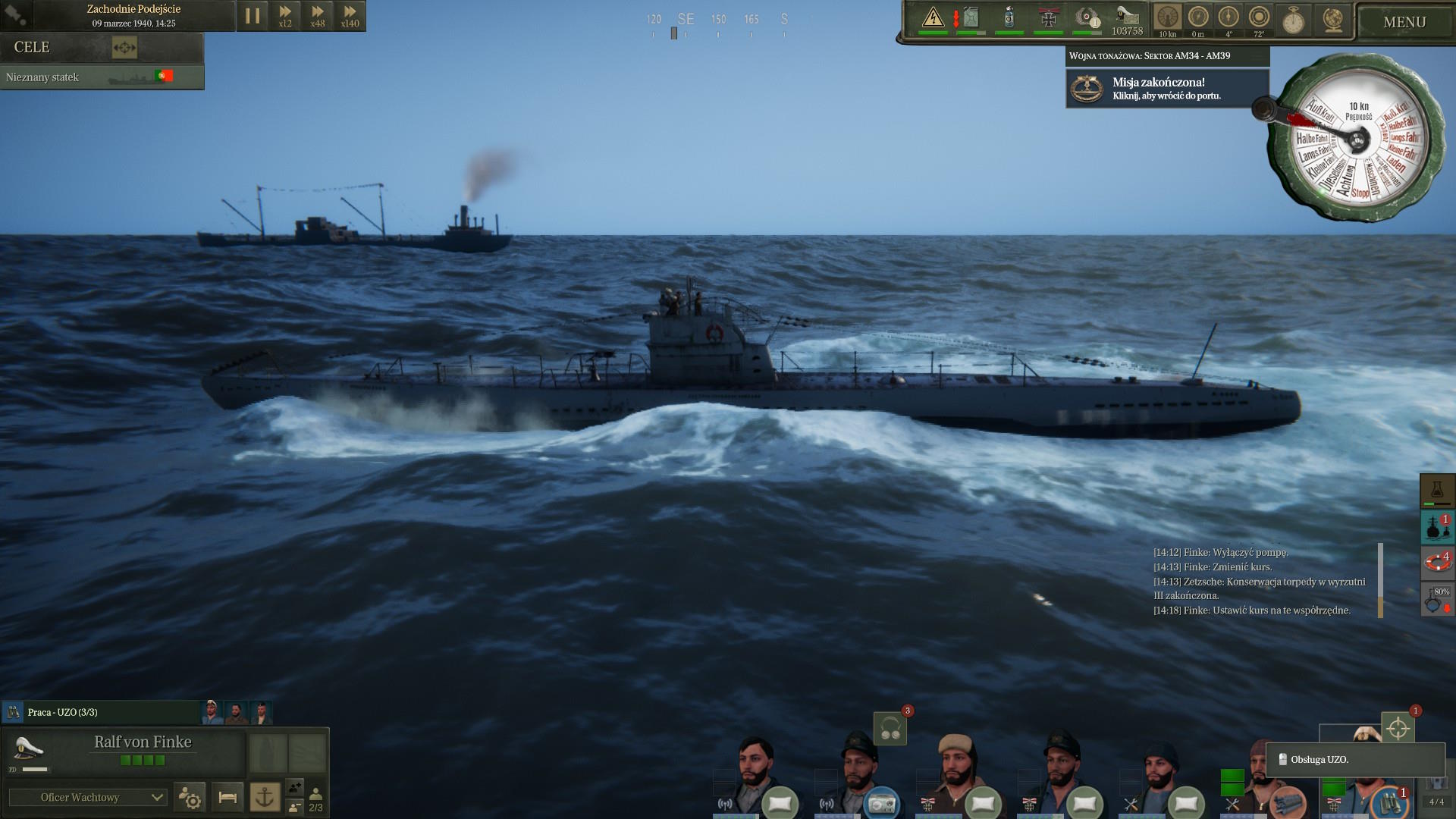Open the 'Oficer Wachtowy' role dropdown

tap(87, 797)
